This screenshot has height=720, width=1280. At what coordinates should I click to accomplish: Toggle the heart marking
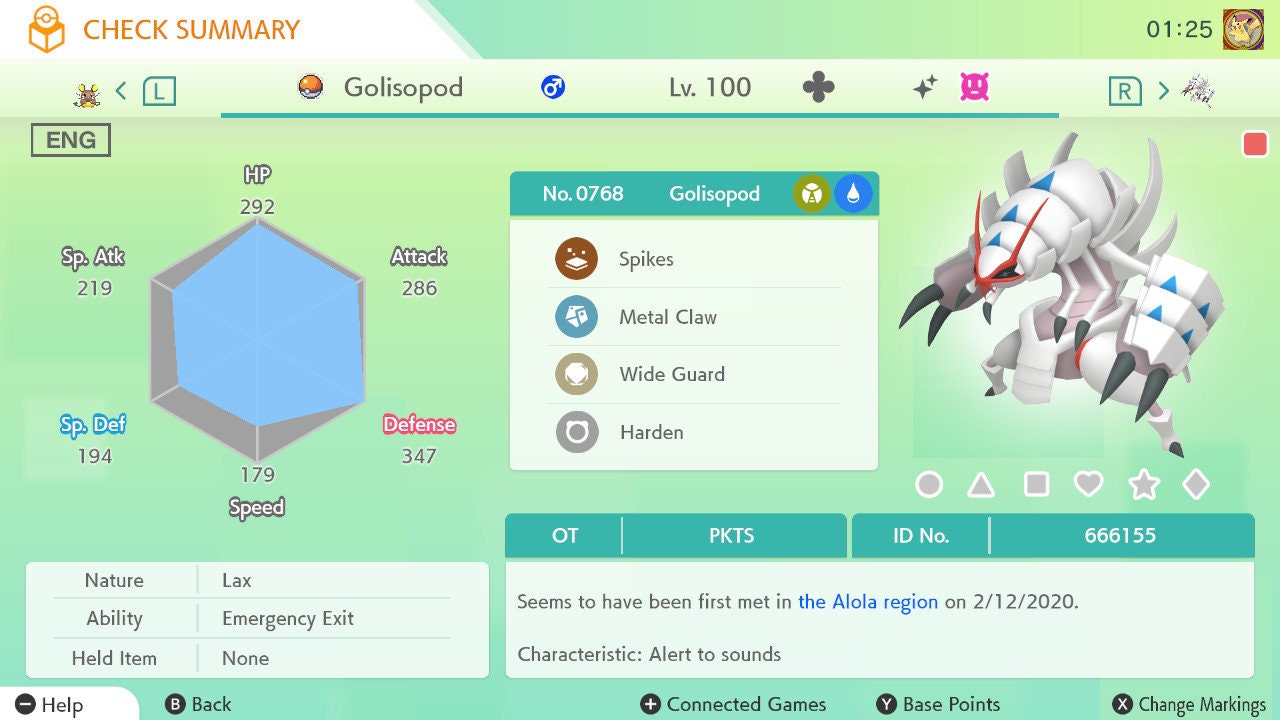coord(1088,485)
